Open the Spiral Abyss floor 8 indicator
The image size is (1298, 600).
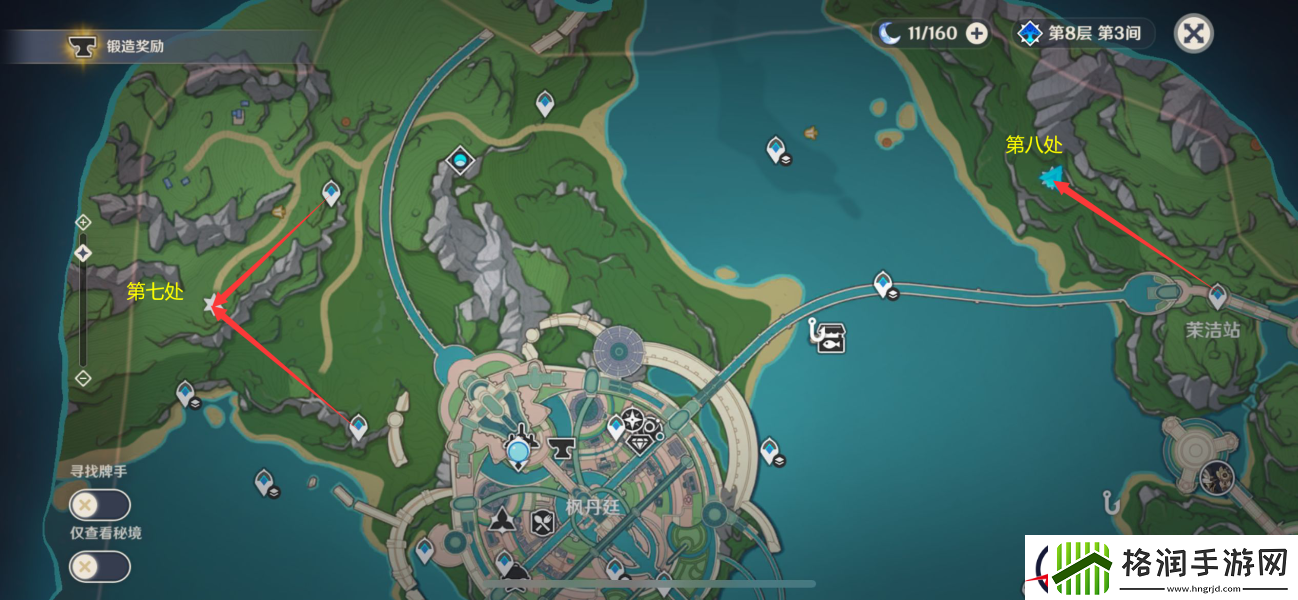pos(1080,34)
